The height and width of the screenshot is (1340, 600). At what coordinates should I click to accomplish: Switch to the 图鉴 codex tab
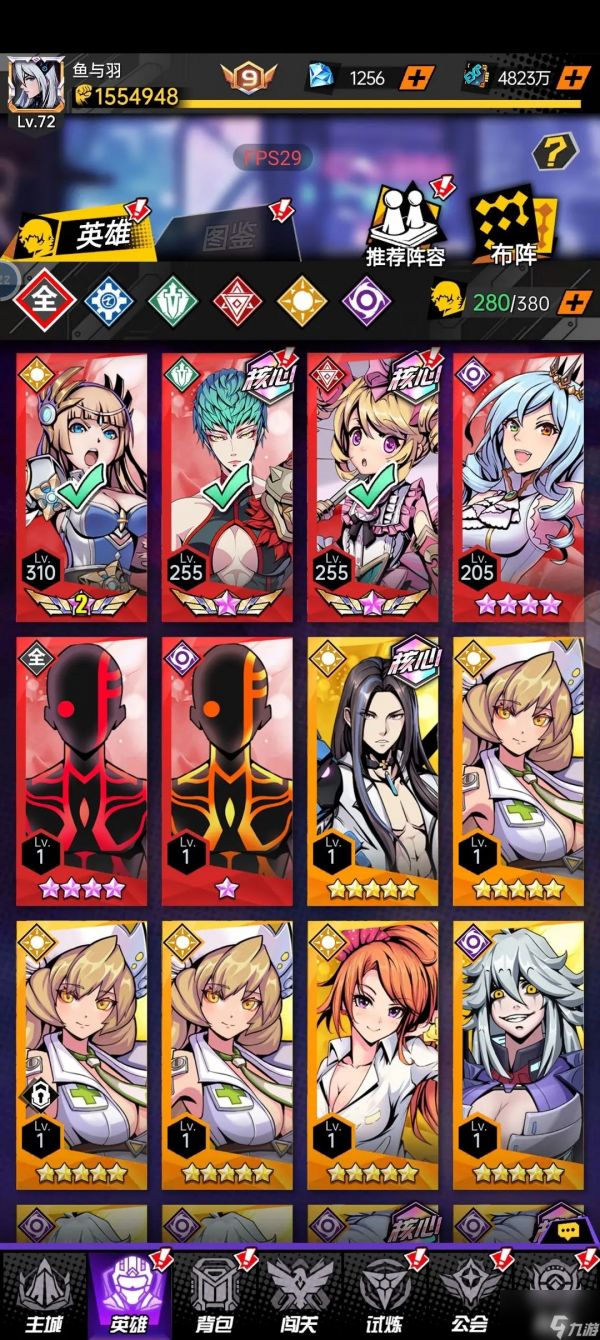[x=232, y=236]
